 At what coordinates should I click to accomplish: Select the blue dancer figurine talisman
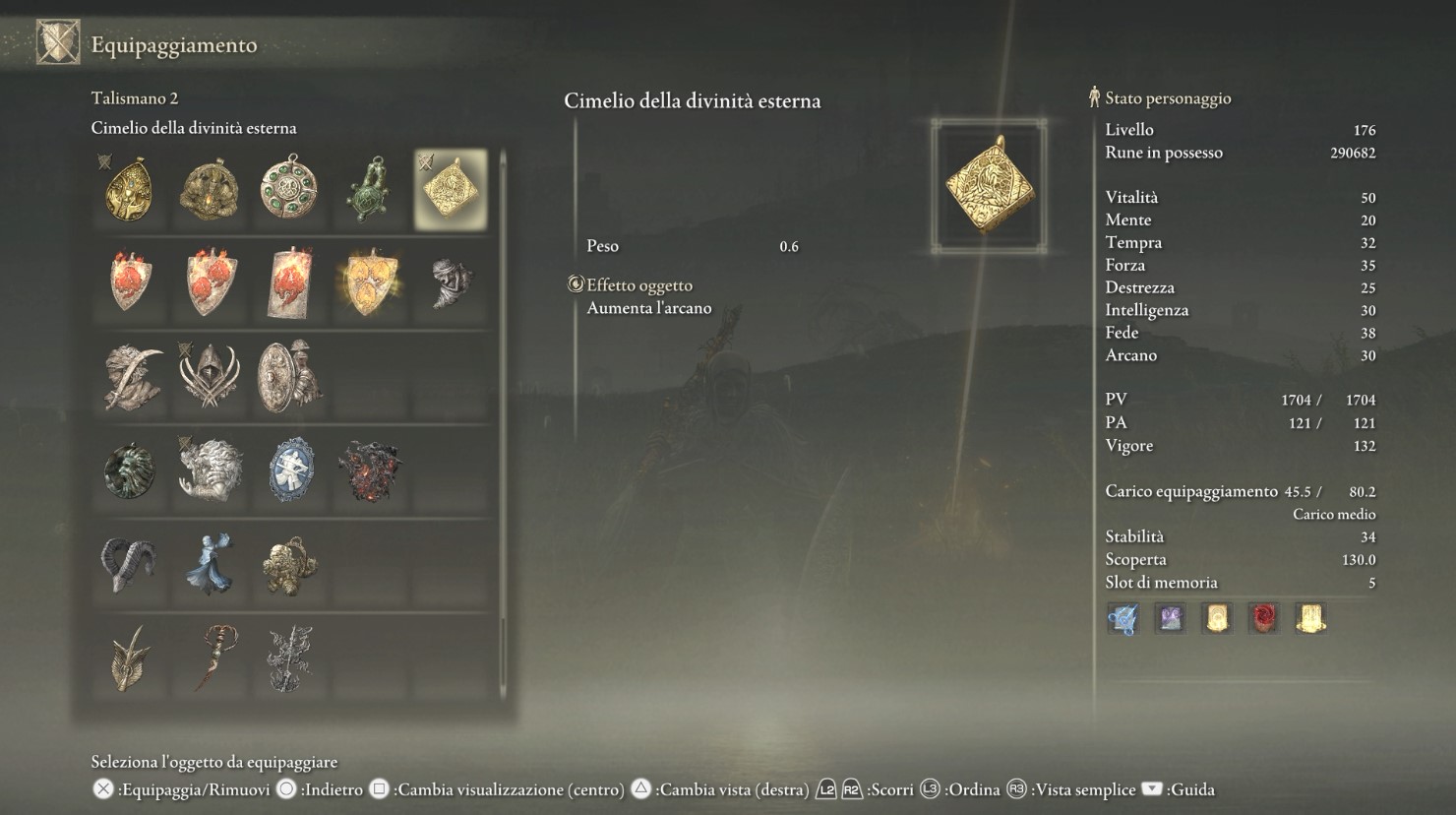pos(210,564)
